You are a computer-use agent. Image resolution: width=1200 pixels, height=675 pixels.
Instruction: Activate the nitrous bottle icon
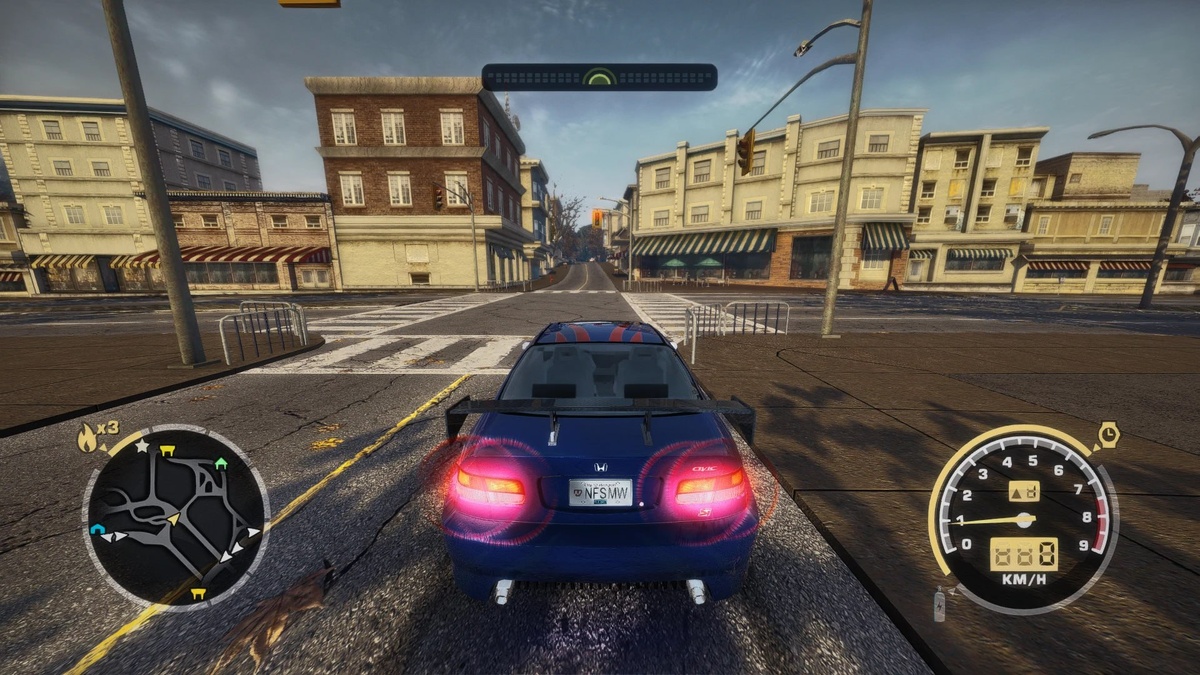coord(939,604)
